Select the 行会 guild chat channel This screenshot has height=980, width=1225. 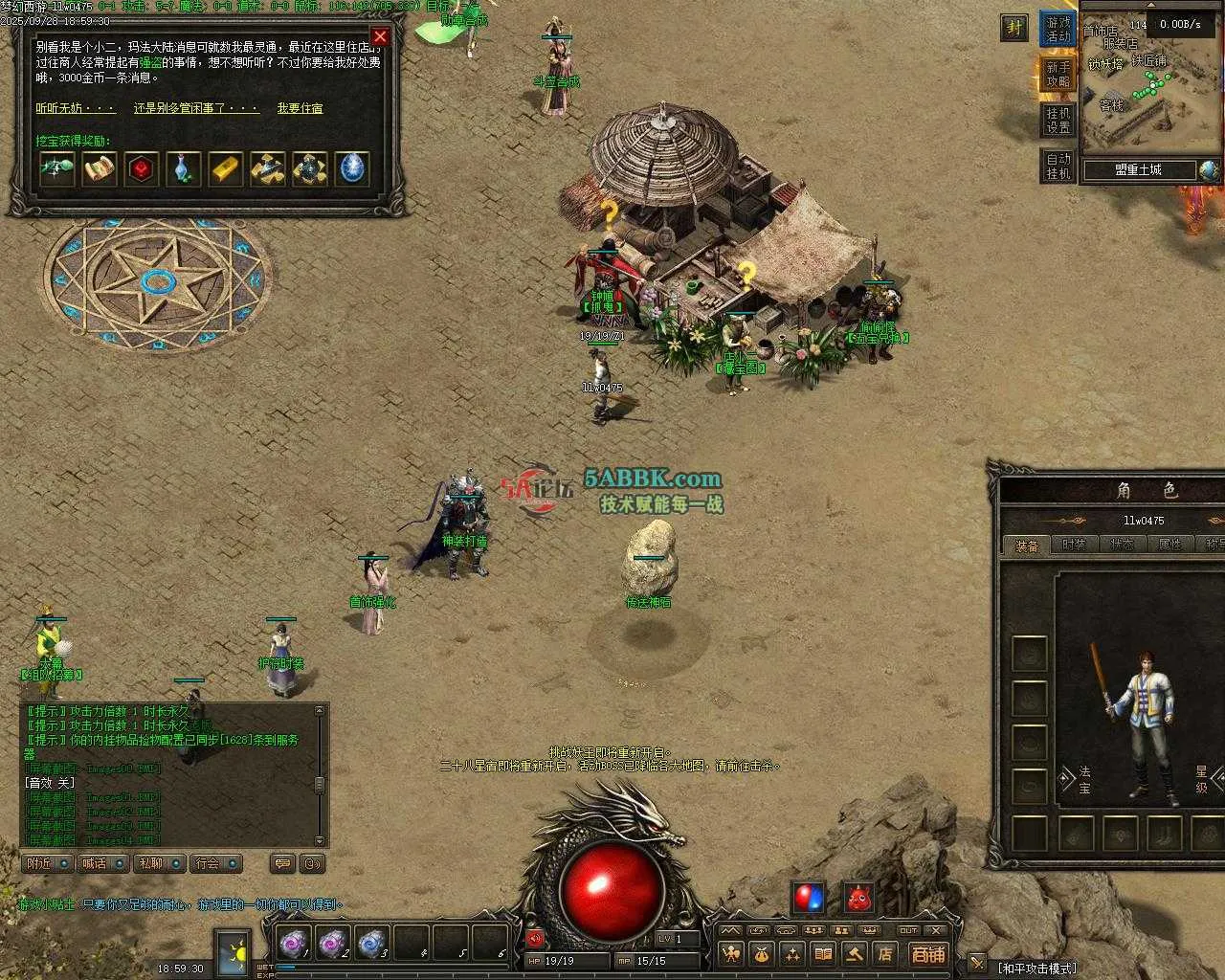coord(214,863)
